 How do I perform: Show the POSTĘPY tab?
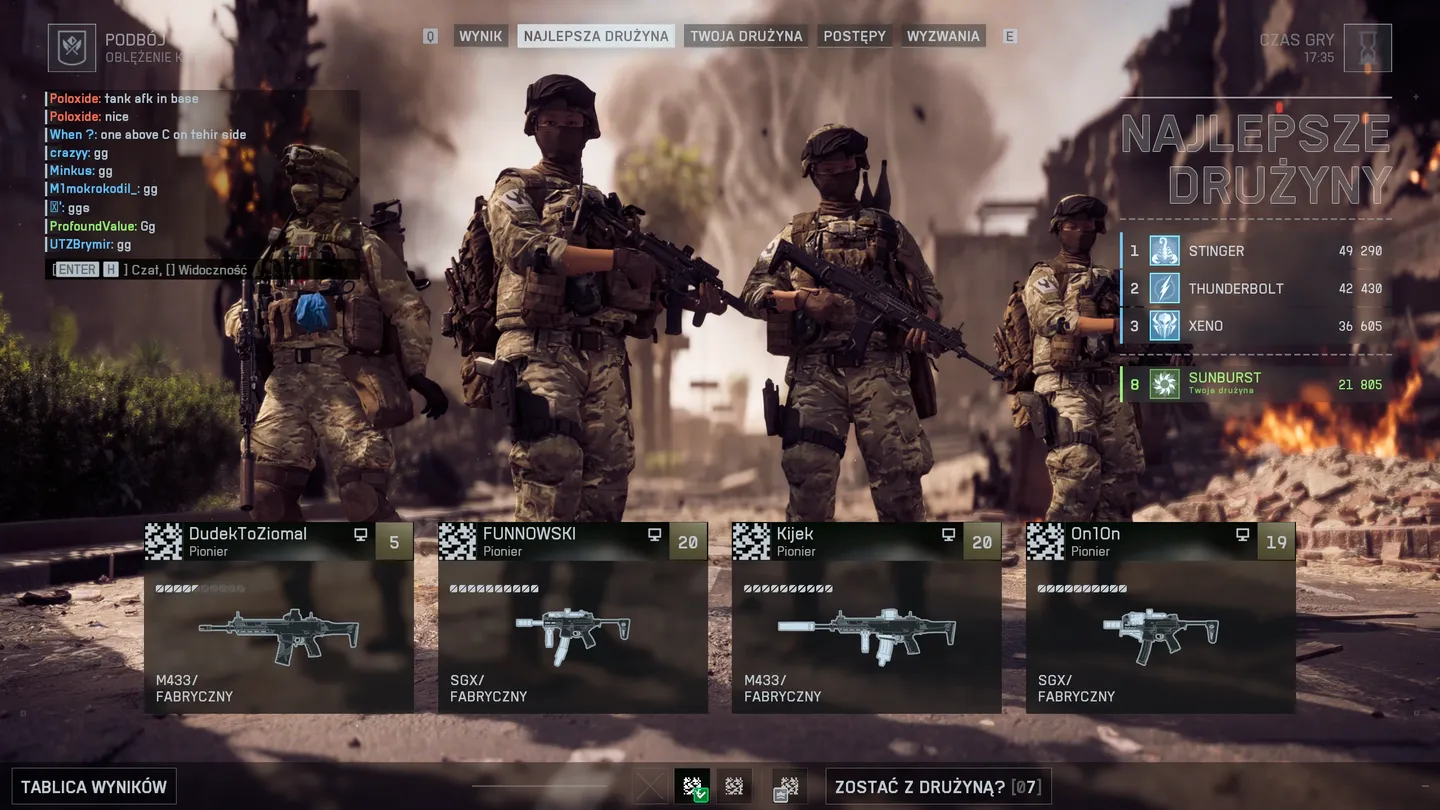coord(855,36)
